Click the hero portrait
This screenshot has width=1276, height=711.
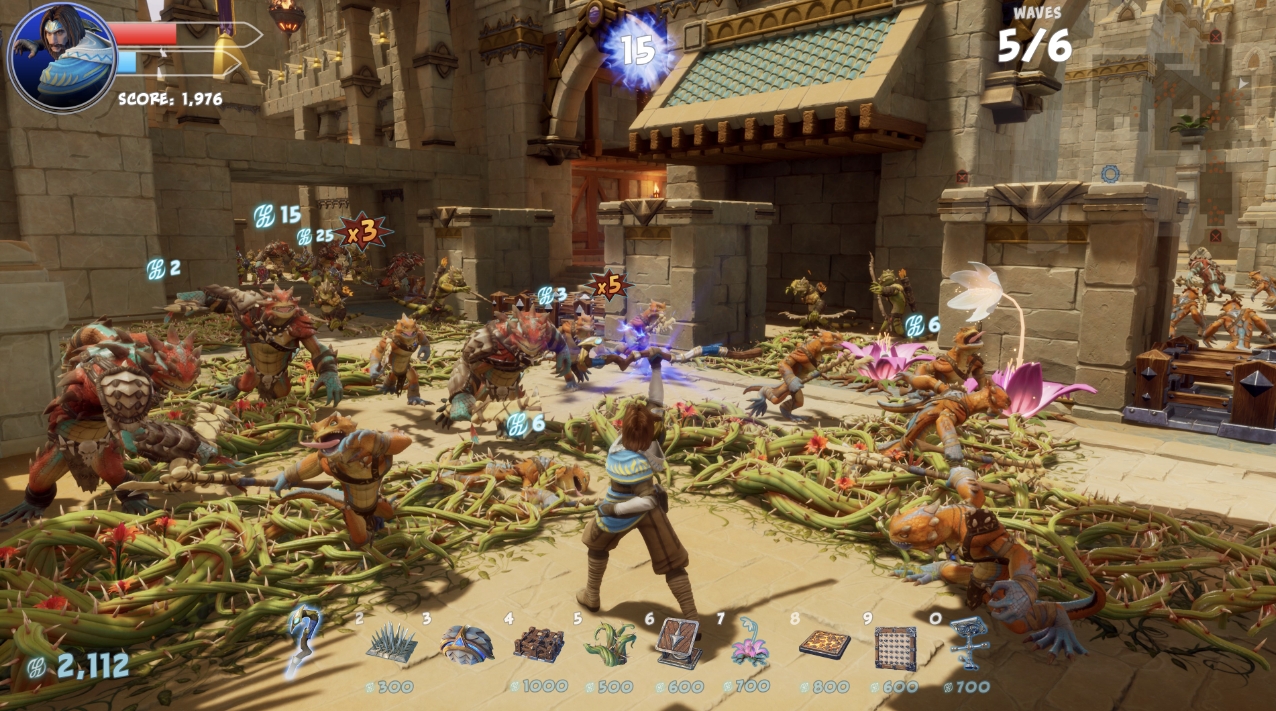tap(62, 57)
